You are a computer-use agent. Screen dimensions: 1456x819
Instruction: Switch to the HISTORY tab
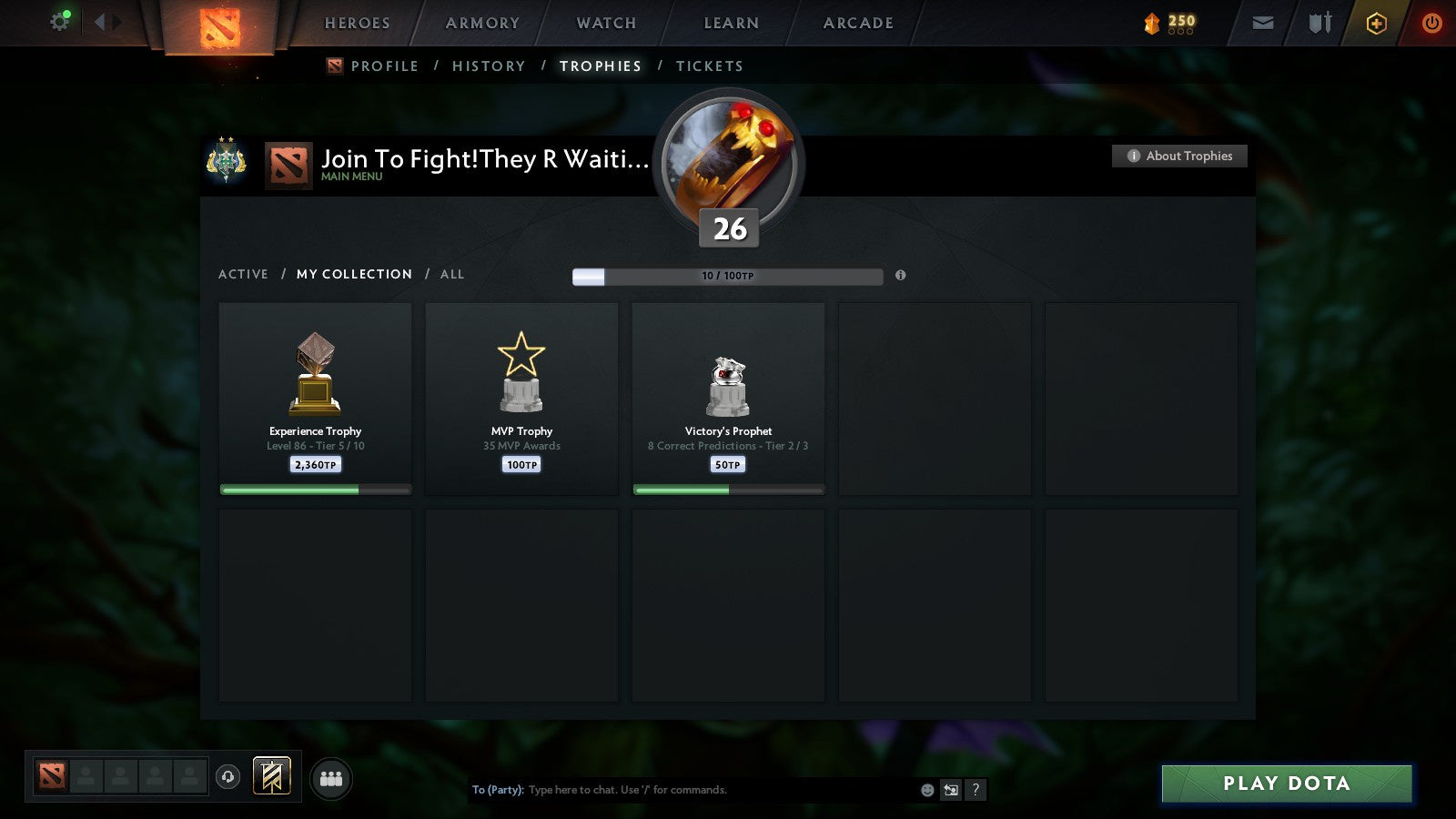tap(490, 66)
